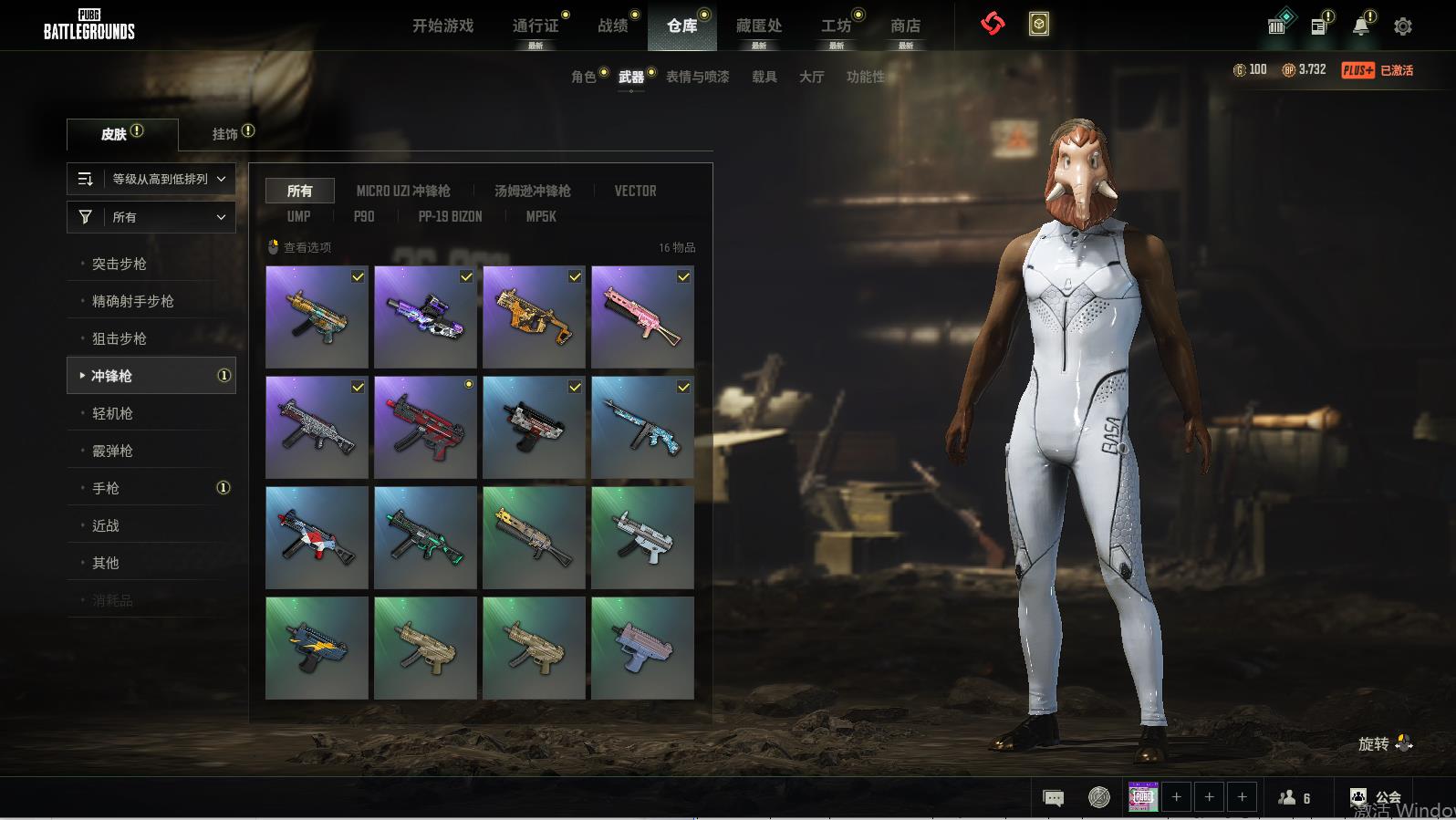
Task: Open the 所有 filter dropdown
Action: tap(151, 217)
